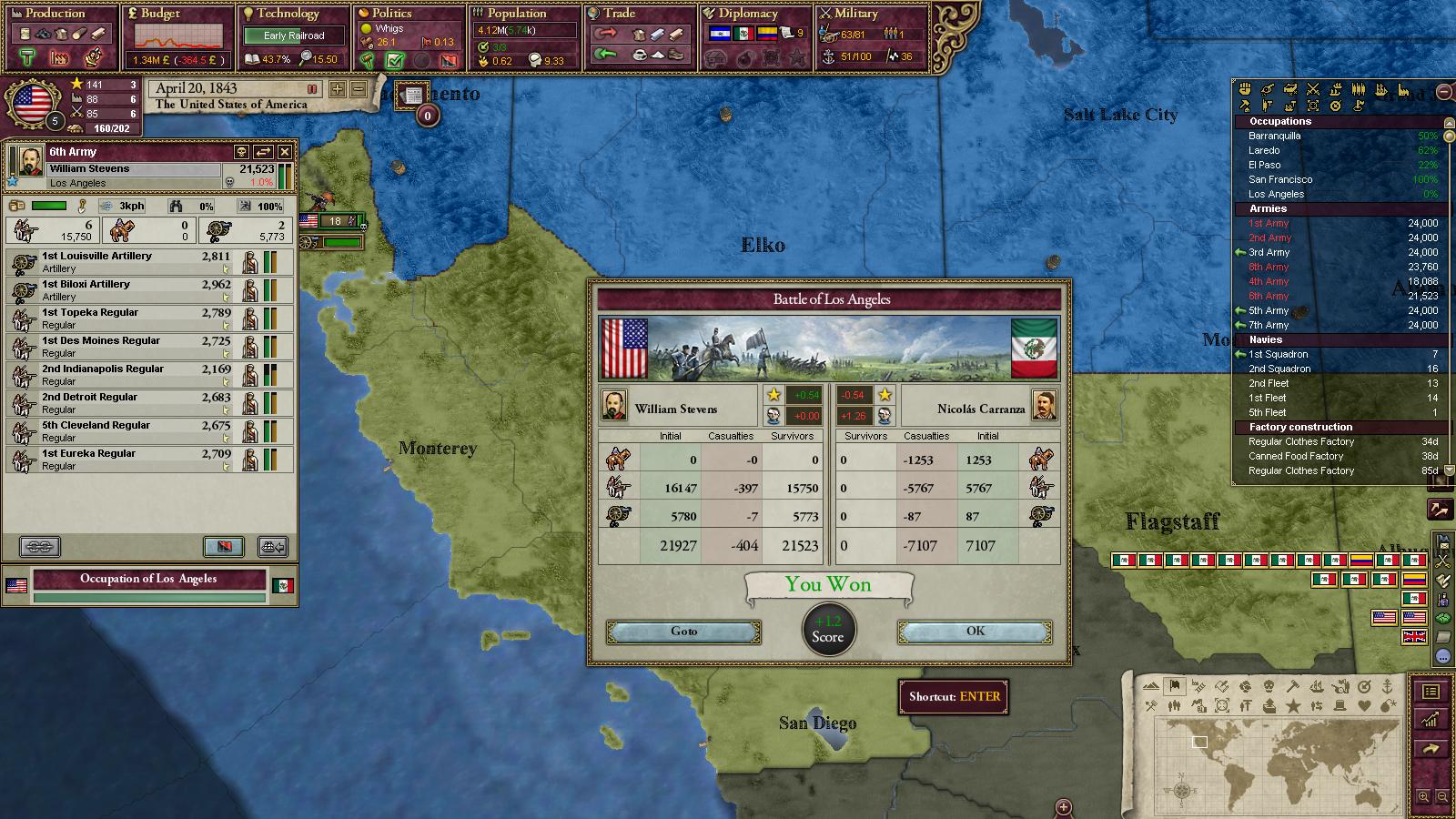This screenshot has height=819, width=1456.
Task: Select the 1st Louisville Artillery unit
Action: click(136, 262)
